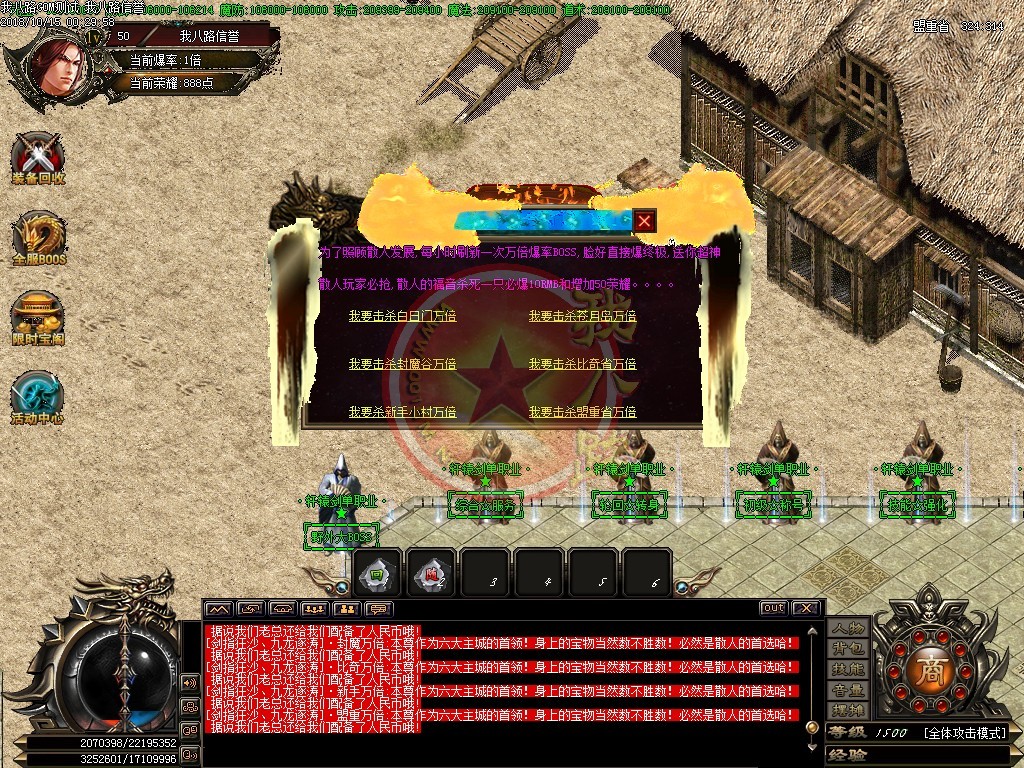Choose 我要击杀白日门万倍 option
Image resolution: width=1024 pixels, height=768 pixels.
point(402,316)
